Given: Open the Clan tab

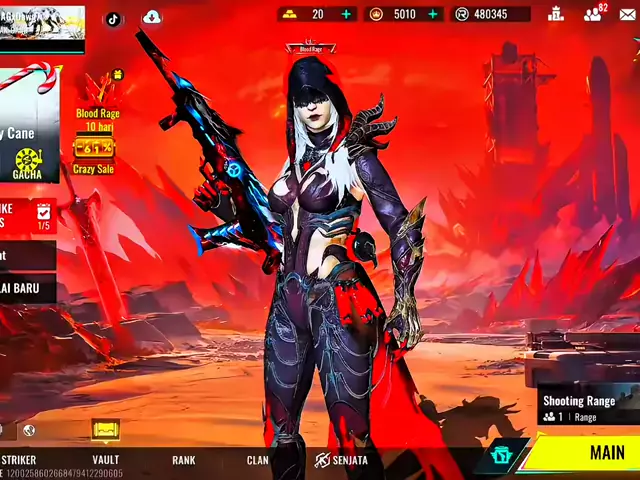Looking at the screenshot, I should 258,460.
